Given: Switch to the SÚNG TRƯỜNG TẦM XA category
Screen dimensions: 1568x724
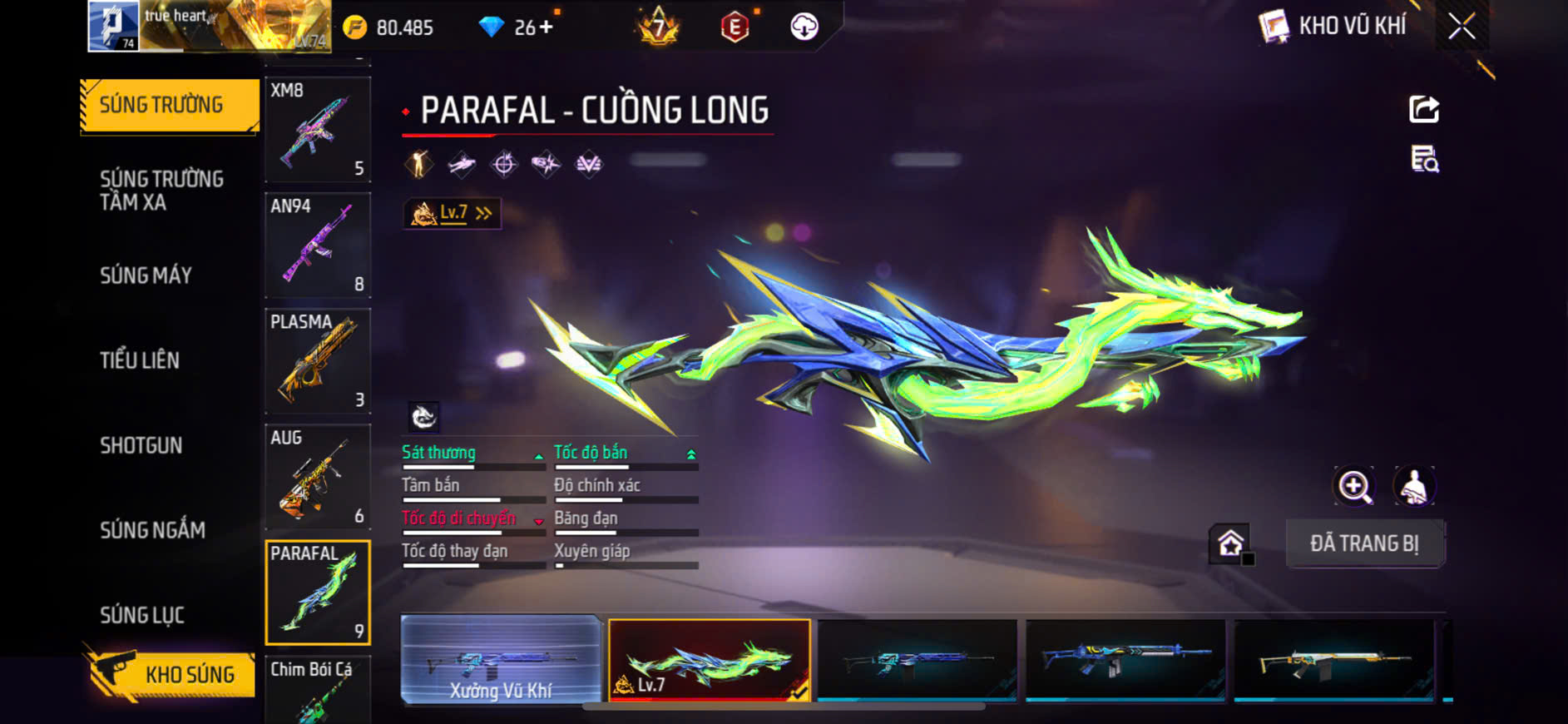Looking at the screenshot, I should (x=161, y=191).
